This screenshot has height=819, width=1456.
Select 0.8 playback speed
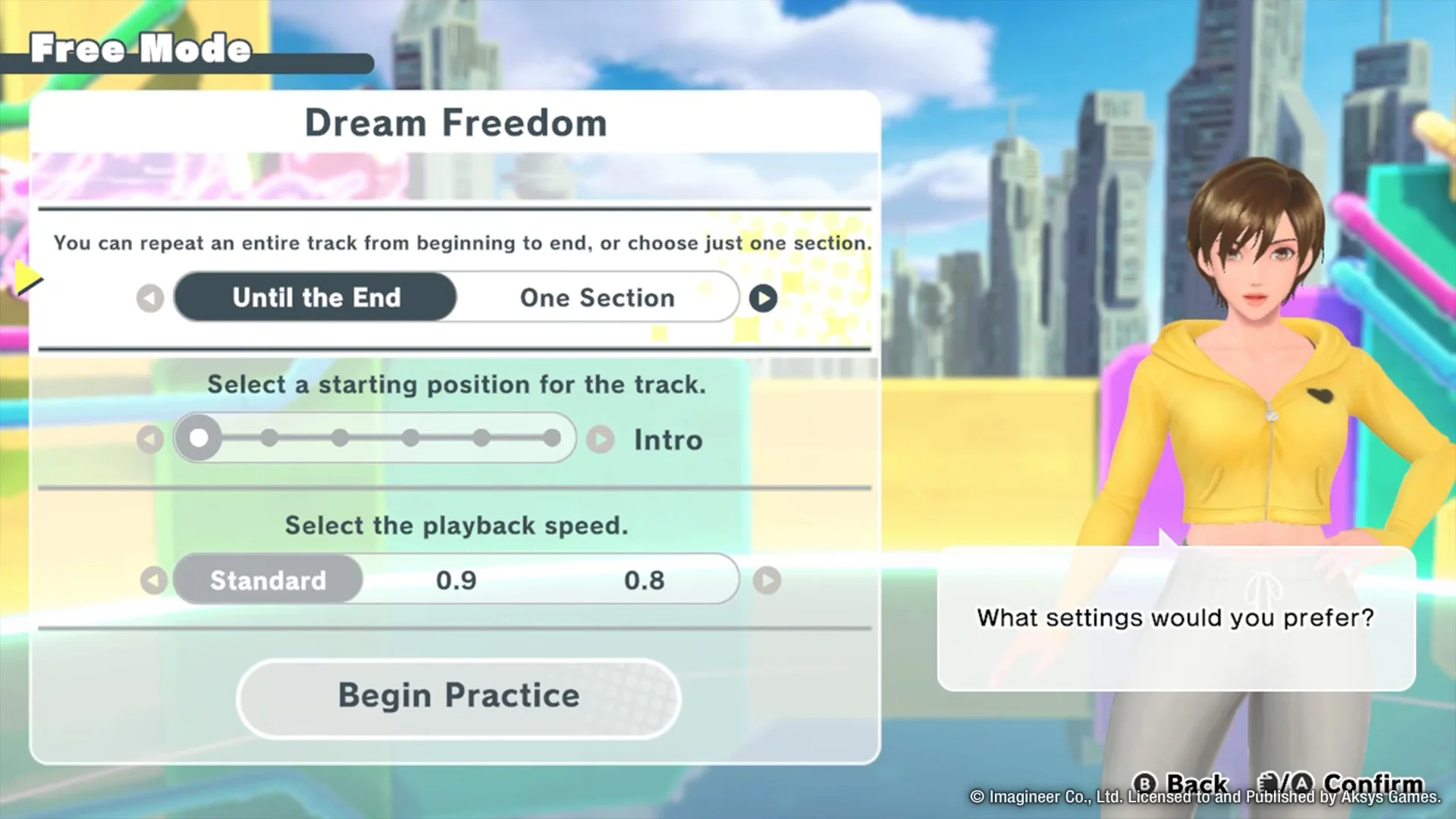point(644,579)
